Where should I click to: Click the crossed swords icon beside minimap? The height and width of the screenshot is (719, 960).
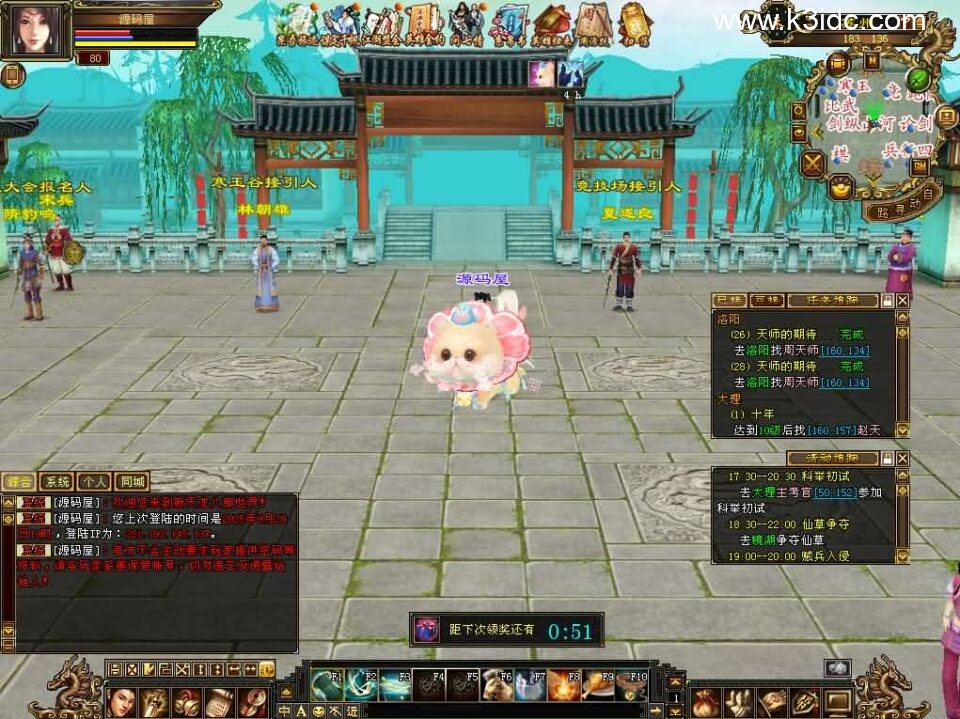pyautogui.click(x=813, y=161)
